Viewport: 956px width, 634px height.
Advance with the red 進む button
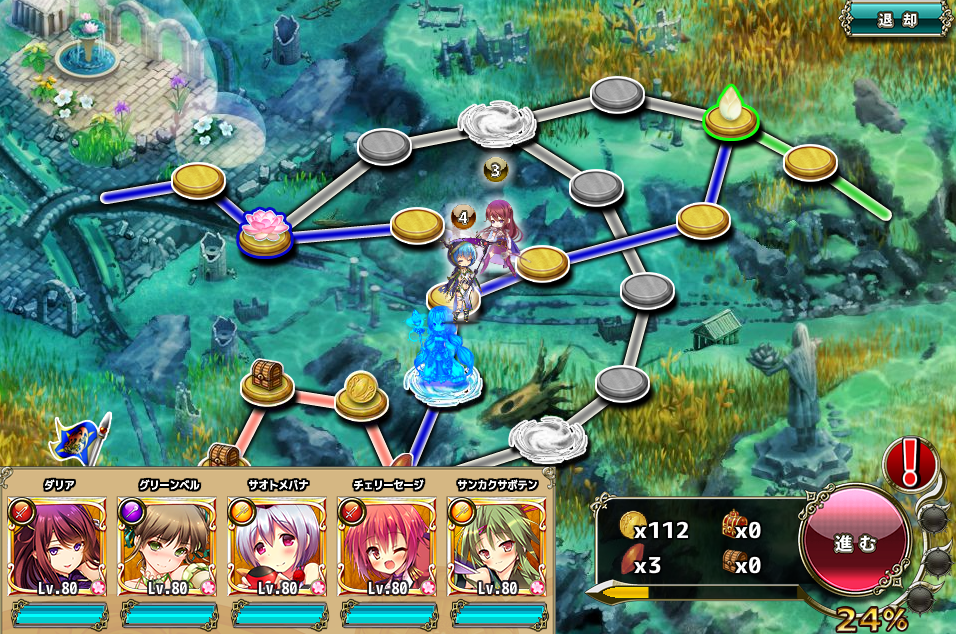click(855, 542)
